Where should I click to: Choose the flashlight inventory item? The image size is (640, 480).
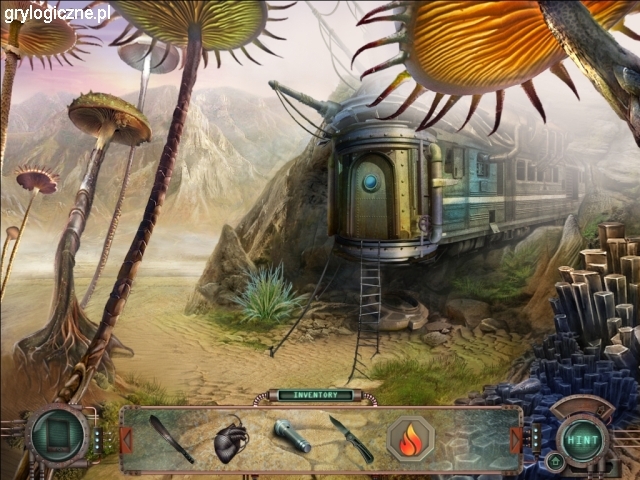click(292, 436)
